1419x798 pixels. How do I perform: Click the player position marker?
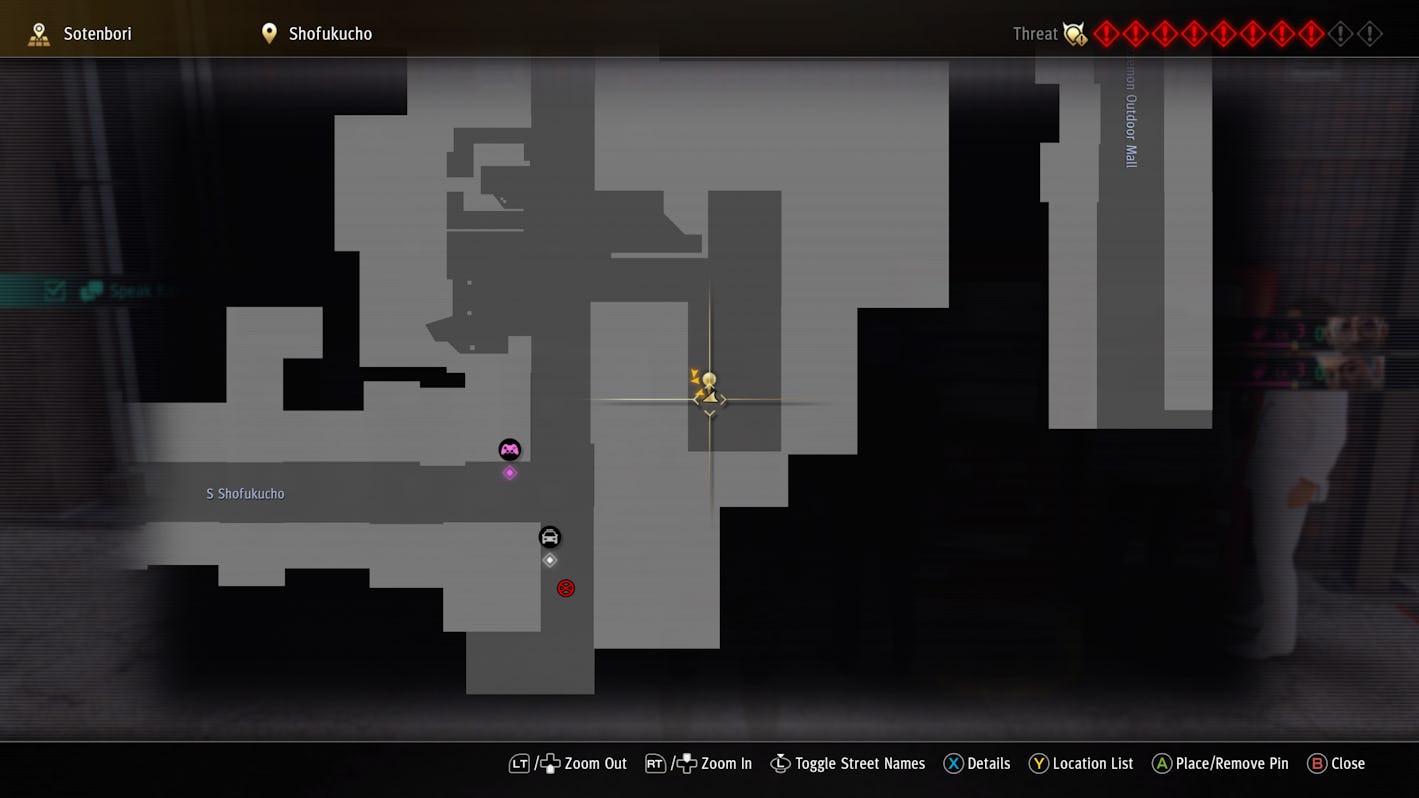pos(709,385)
